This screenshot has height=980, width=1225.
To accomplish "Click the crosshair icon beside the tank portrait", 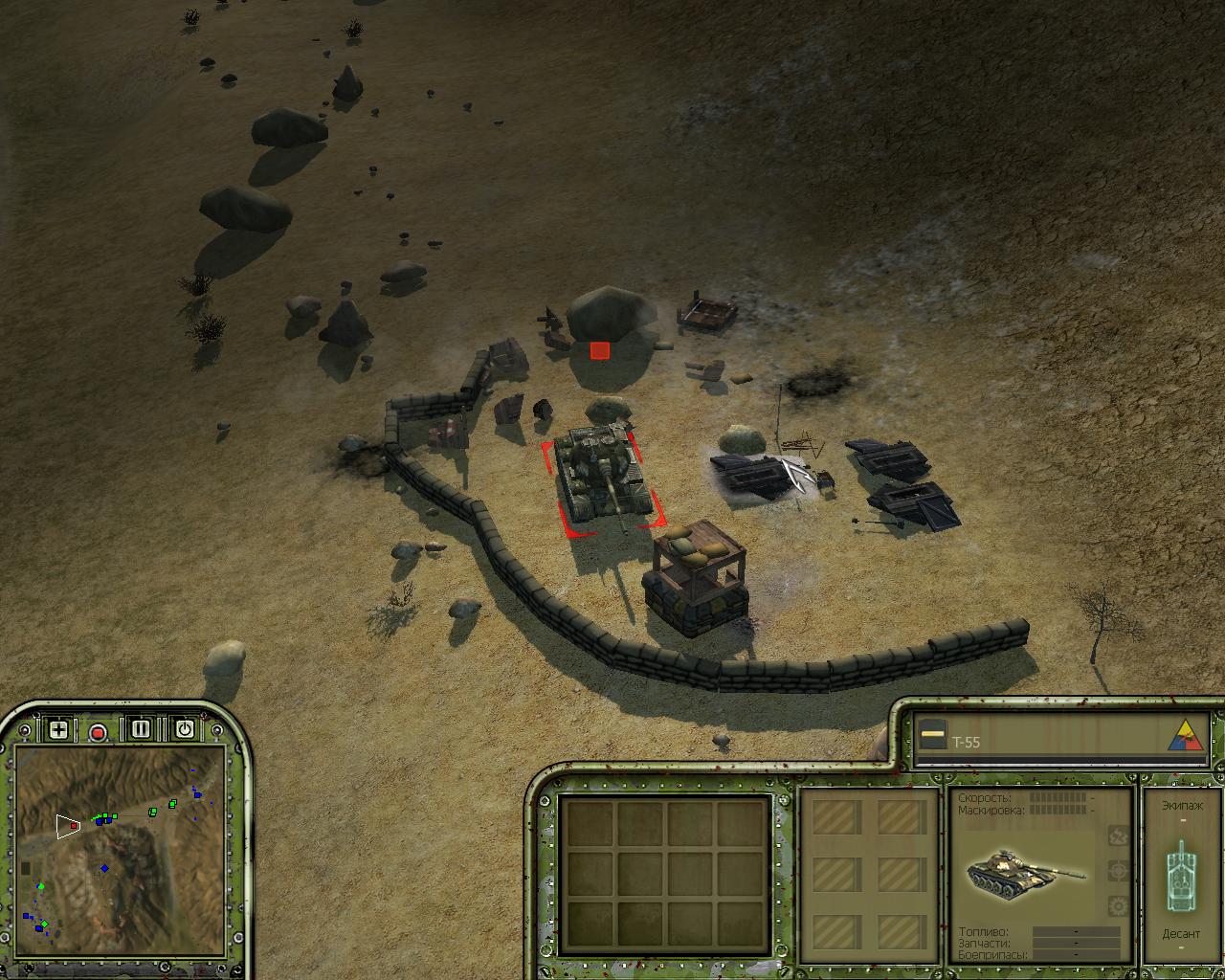I will [x=1117, y=870].
